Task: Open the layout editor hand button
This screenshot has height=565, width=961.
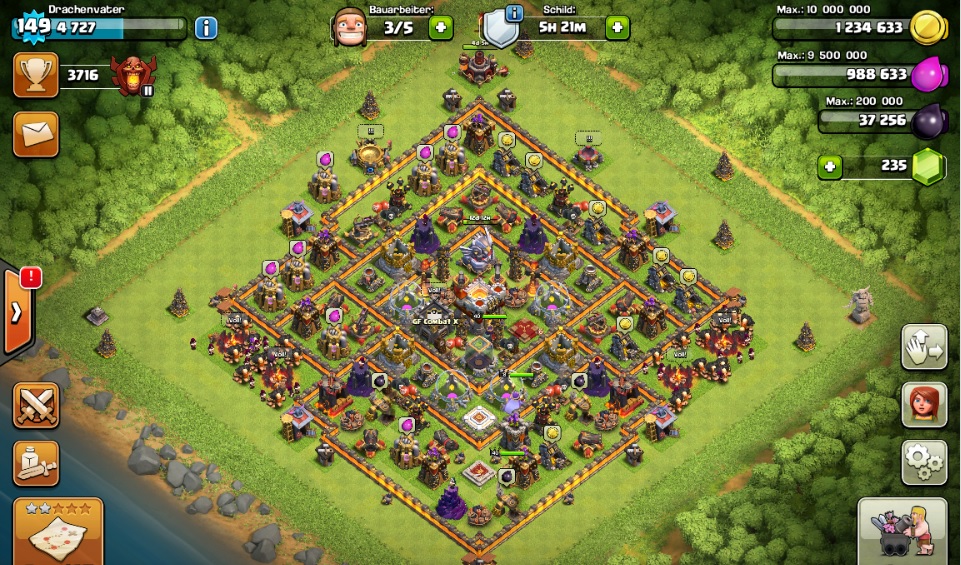Action: click(x=924, y=348)
